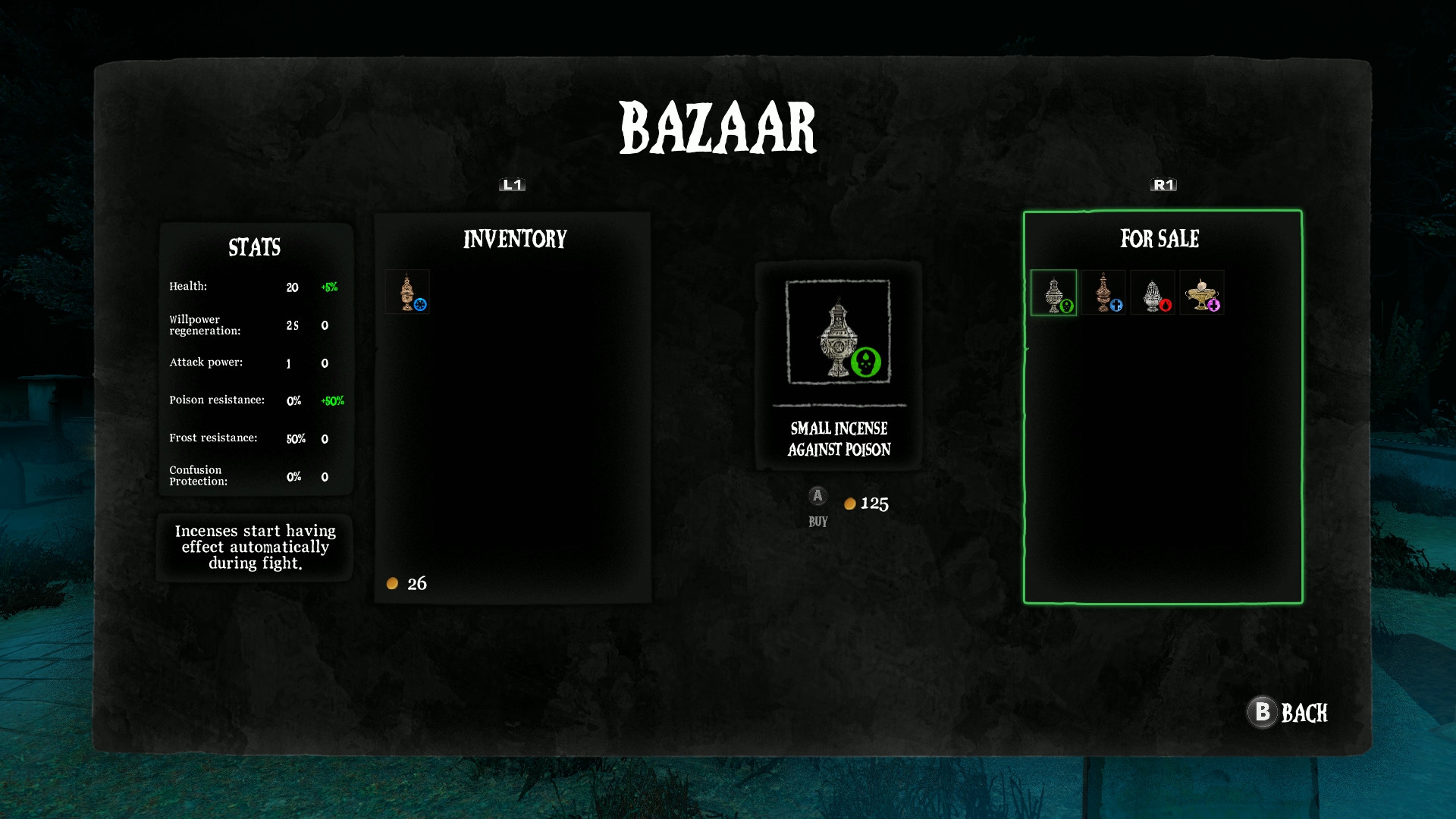Select the red flame incense for sale
Screen dimensions: 1456x819
tap(1153, 293)
